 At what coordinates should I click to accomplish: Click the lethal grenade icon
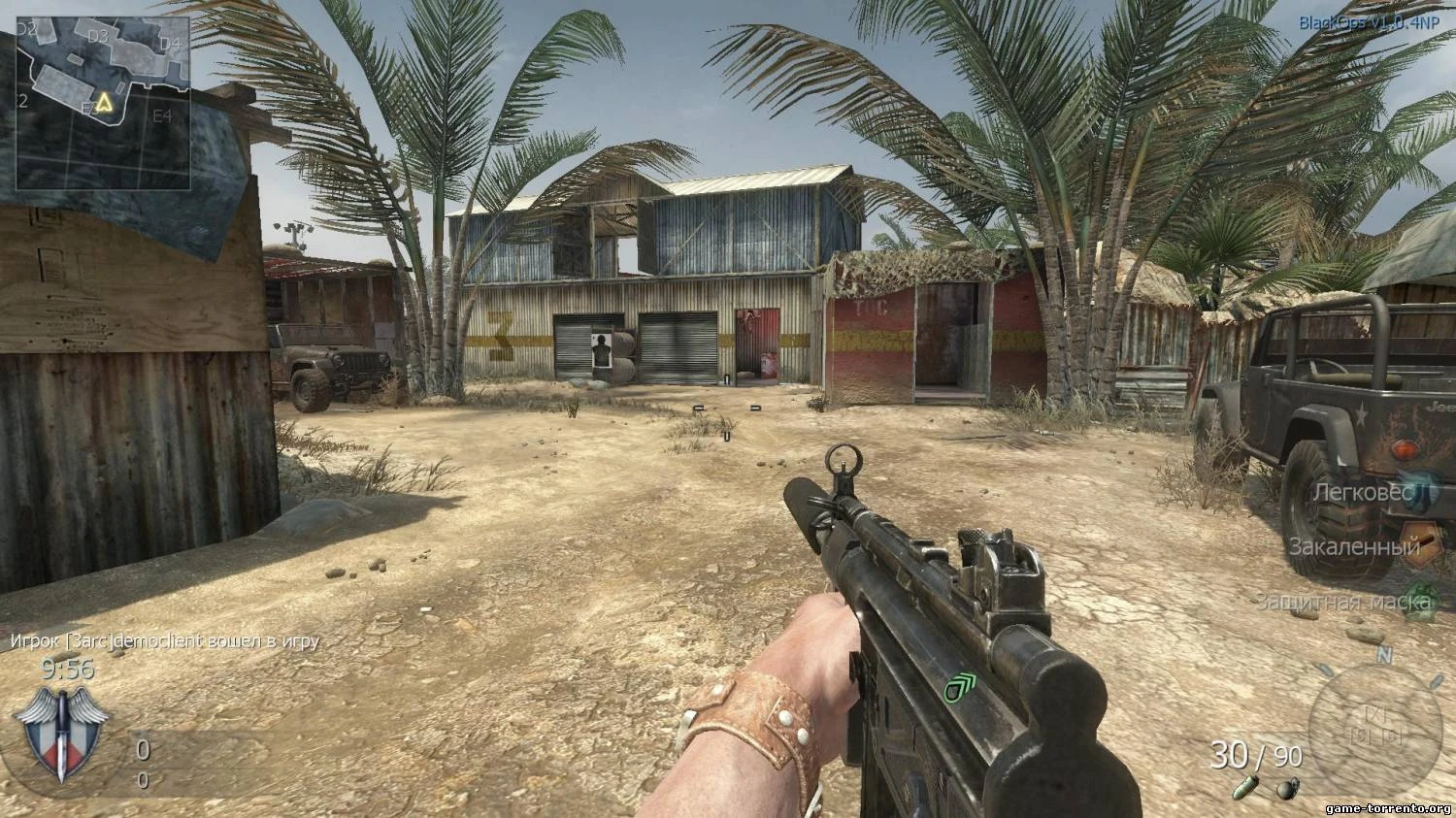(x=1288, y=788)
